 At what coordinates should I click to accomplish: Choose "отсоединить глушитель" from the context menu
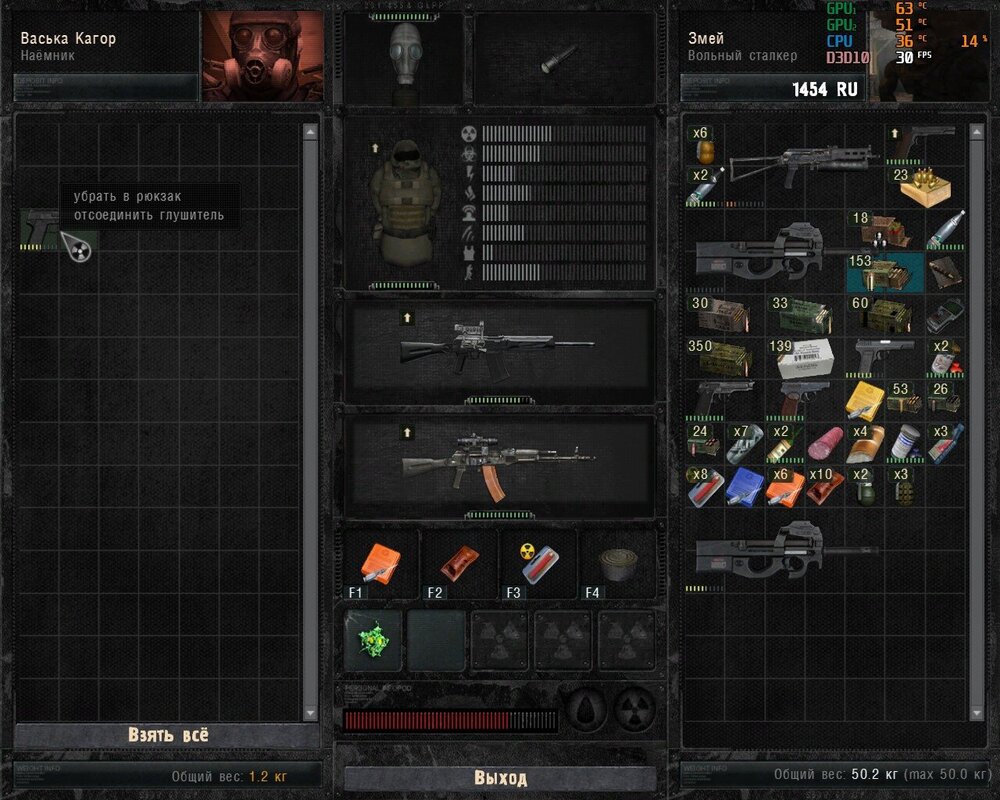[148, 215]
